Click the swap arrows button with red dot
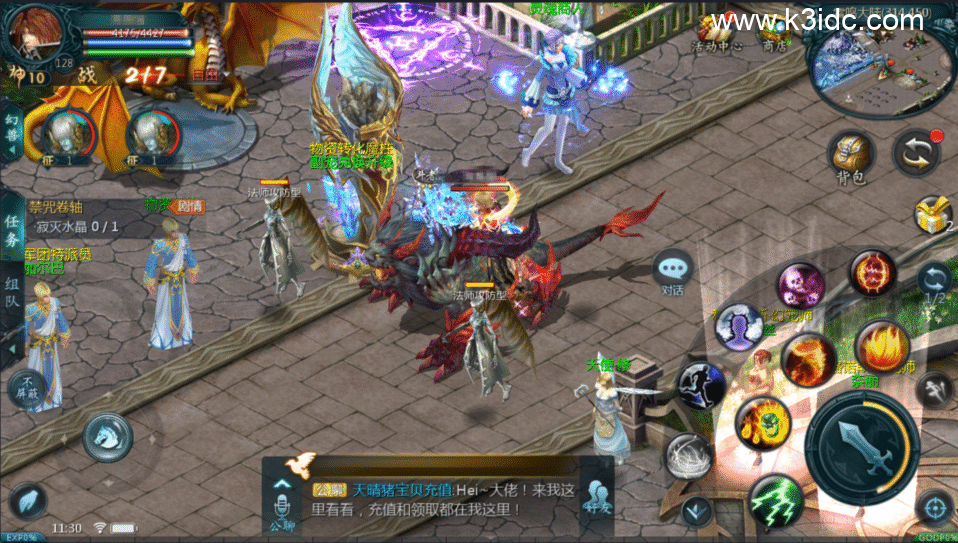Screen dimensions: 958x543 [916, 152]
